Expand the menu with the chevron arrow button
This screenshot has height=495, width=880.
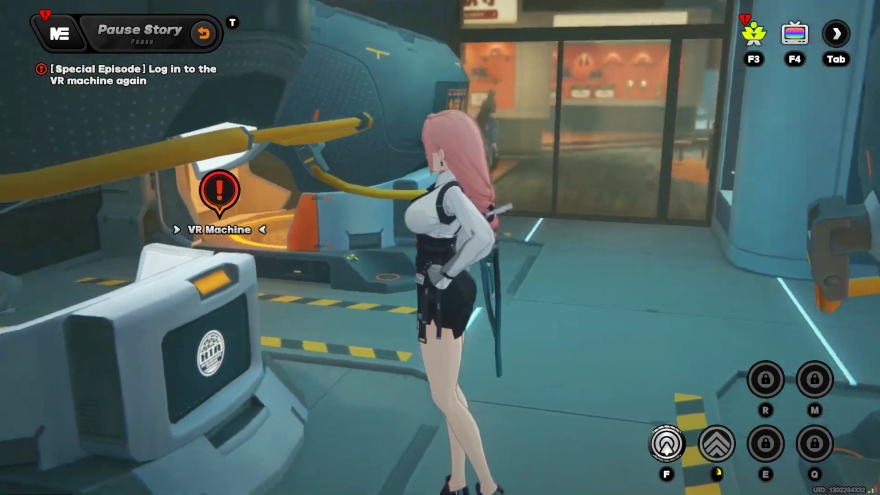(x=836, y=33)
